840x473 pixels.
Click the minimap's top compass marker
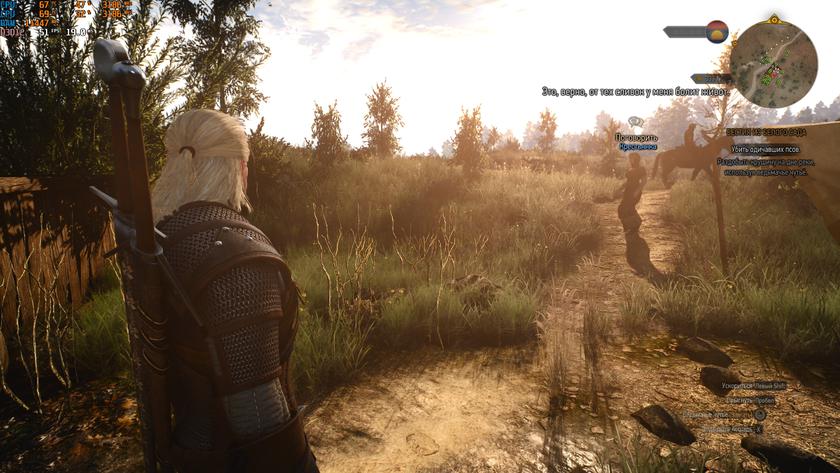tap(773, 19)
